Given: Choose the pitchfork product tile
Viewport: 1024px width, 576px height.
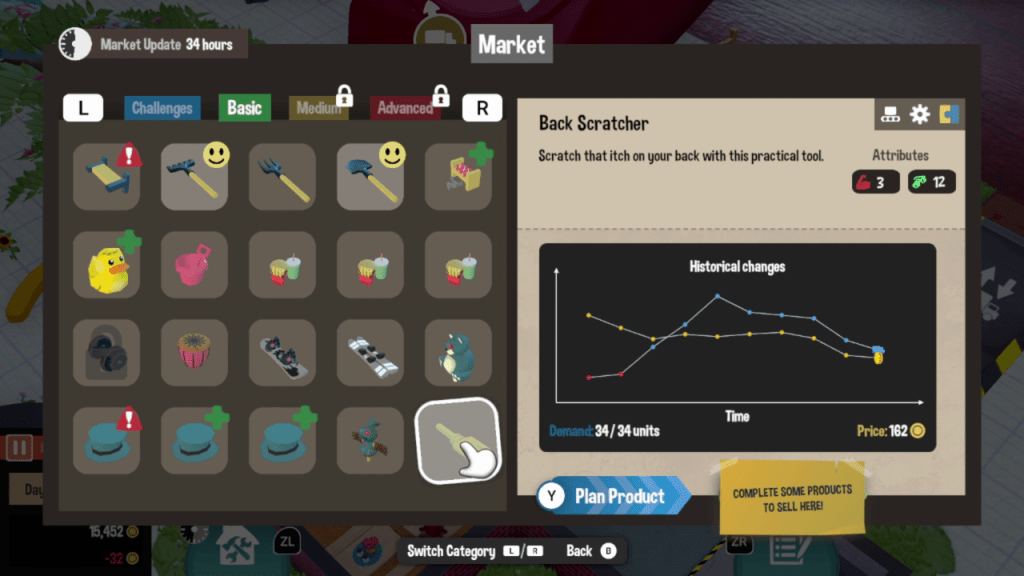Looking at the screenshot, I should point(282,177).
